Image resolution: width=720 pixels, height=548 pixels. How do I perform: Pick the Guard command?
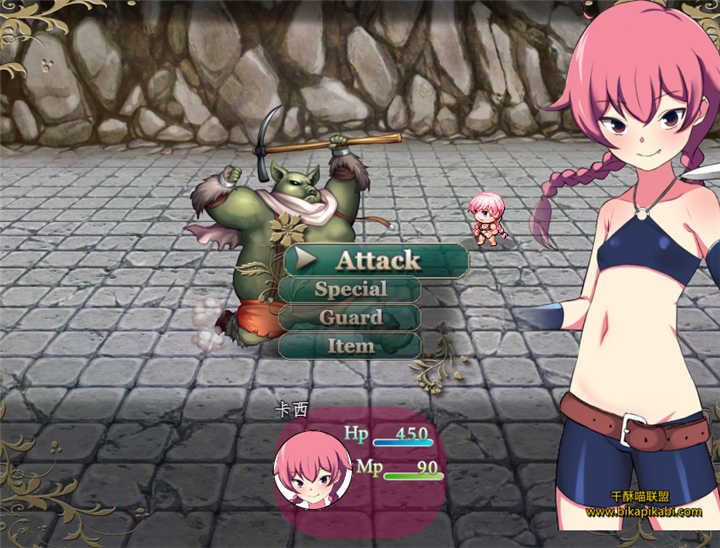pos(350,318)
